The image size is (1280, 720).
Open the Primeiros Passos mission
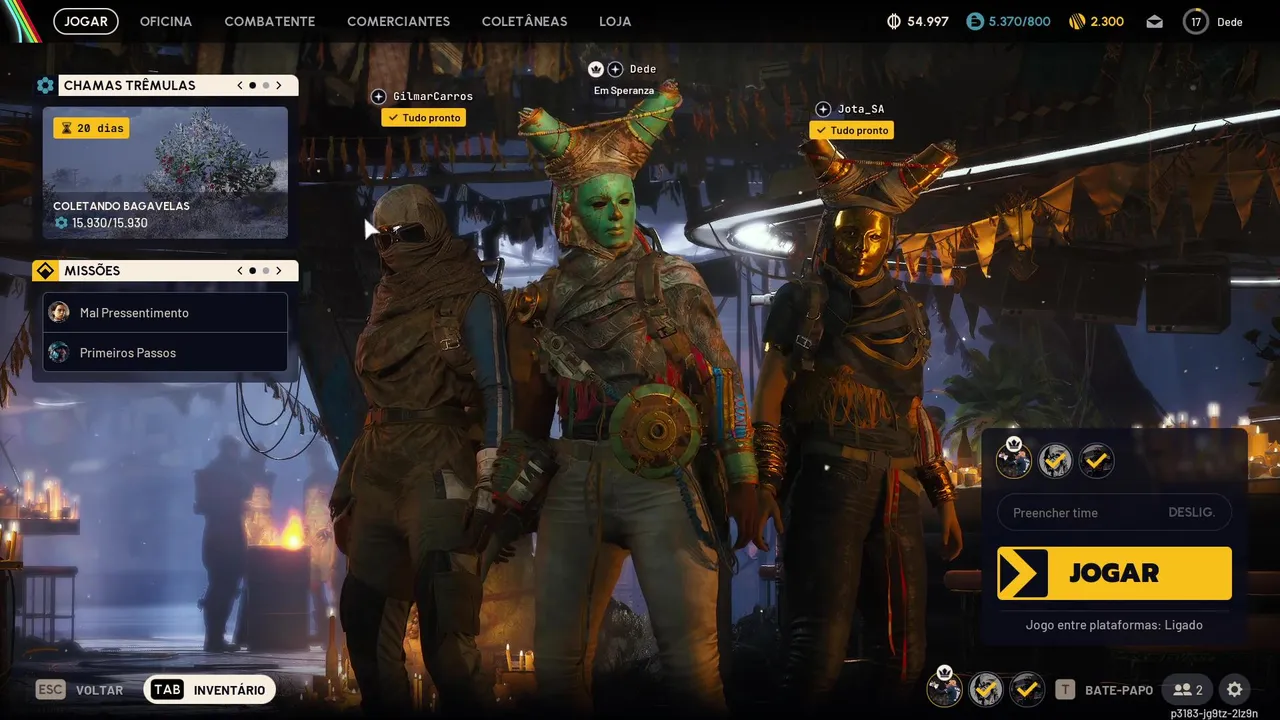165,353
